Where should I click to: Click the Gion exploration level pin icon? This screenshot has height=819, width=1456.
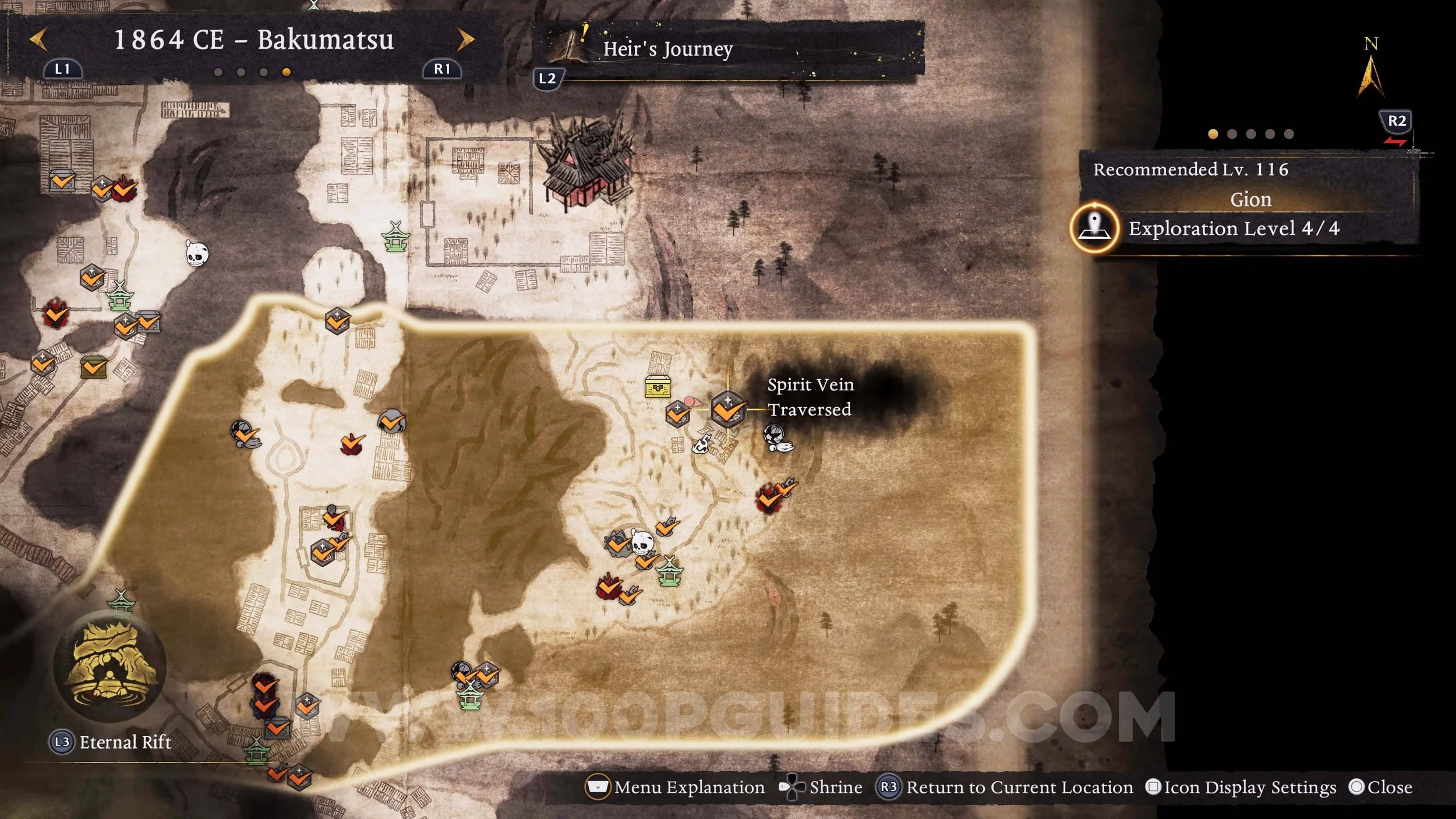pos(1095,228)
